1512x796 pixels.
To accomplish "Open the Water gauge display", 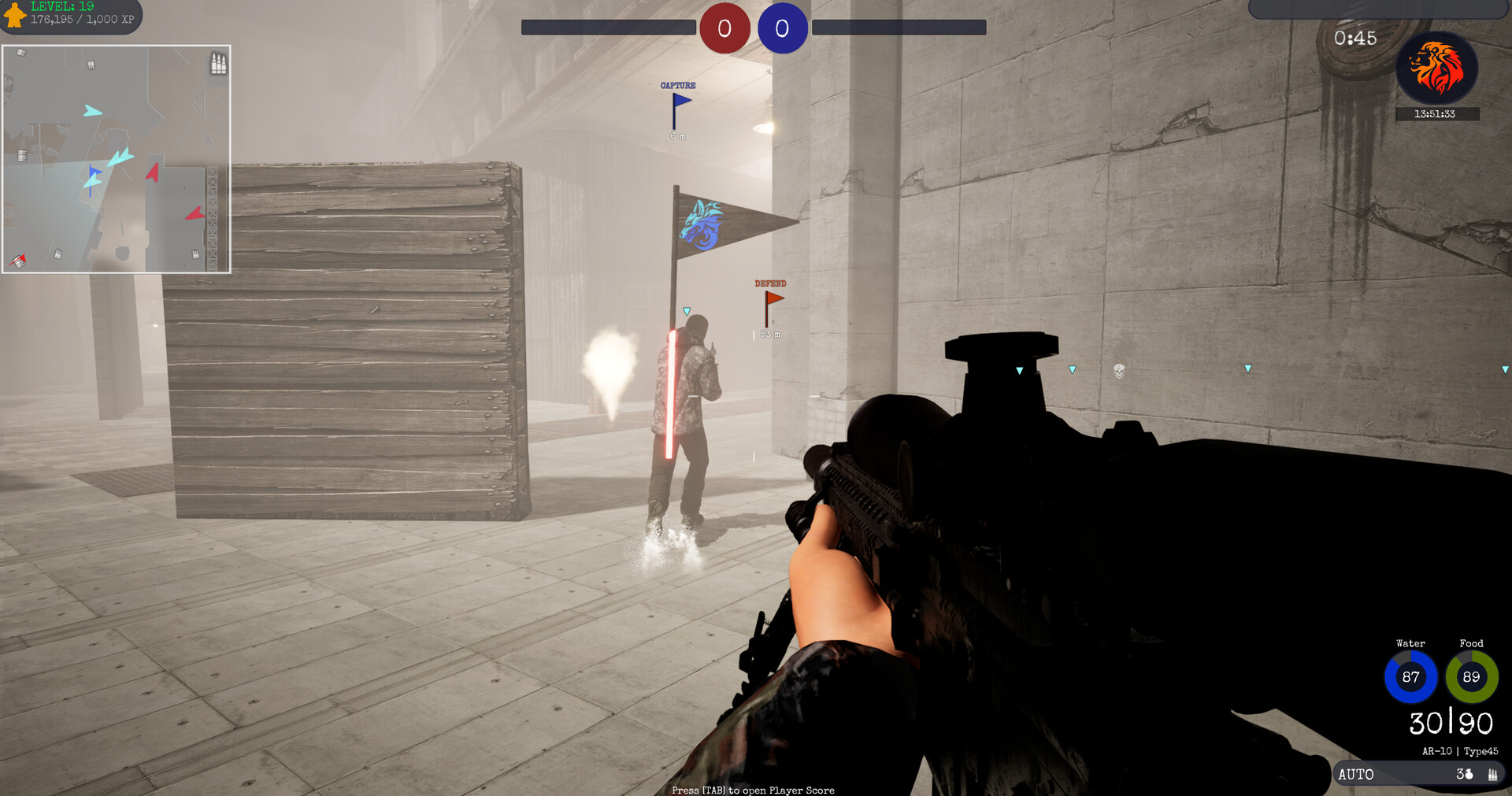I will tap(1410, 677).
